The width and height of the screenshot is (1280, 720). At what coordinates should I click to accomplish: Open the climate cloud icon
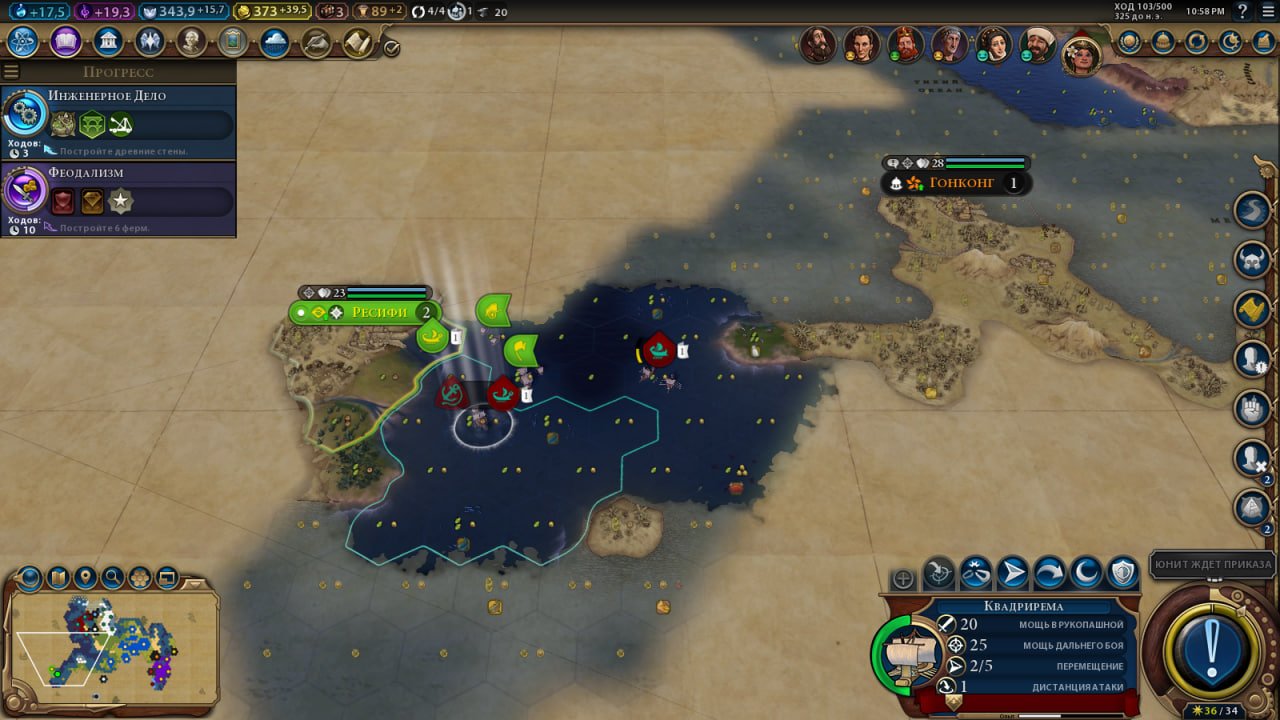point(274,42)
